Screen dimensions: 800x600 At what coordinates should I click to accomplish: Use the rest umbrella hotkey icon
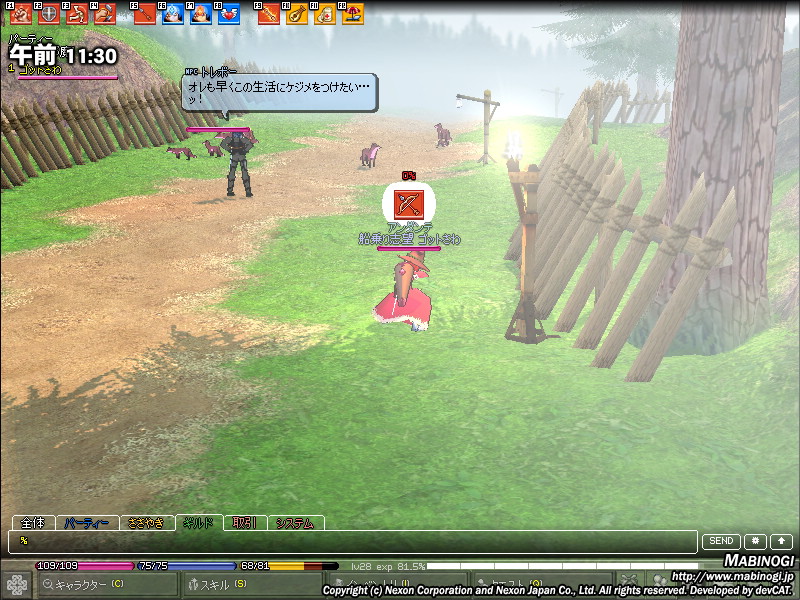353,14
